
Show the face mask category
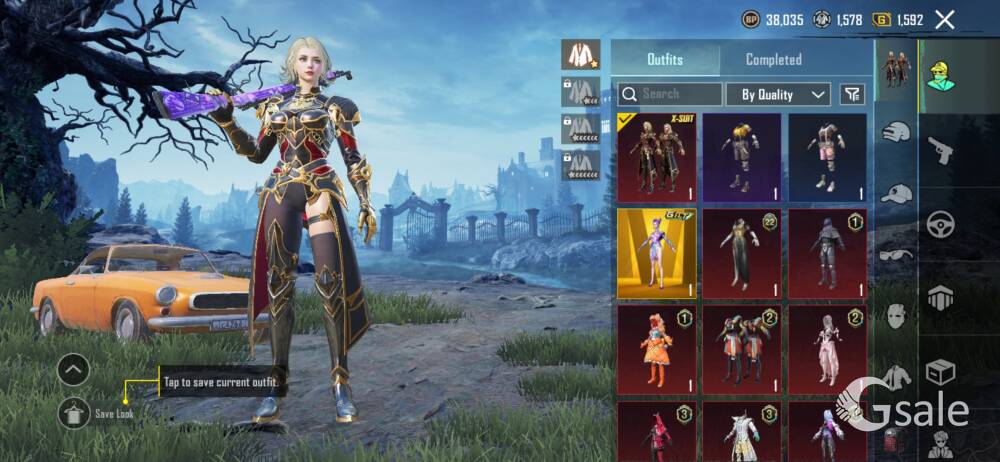point(896,316)
